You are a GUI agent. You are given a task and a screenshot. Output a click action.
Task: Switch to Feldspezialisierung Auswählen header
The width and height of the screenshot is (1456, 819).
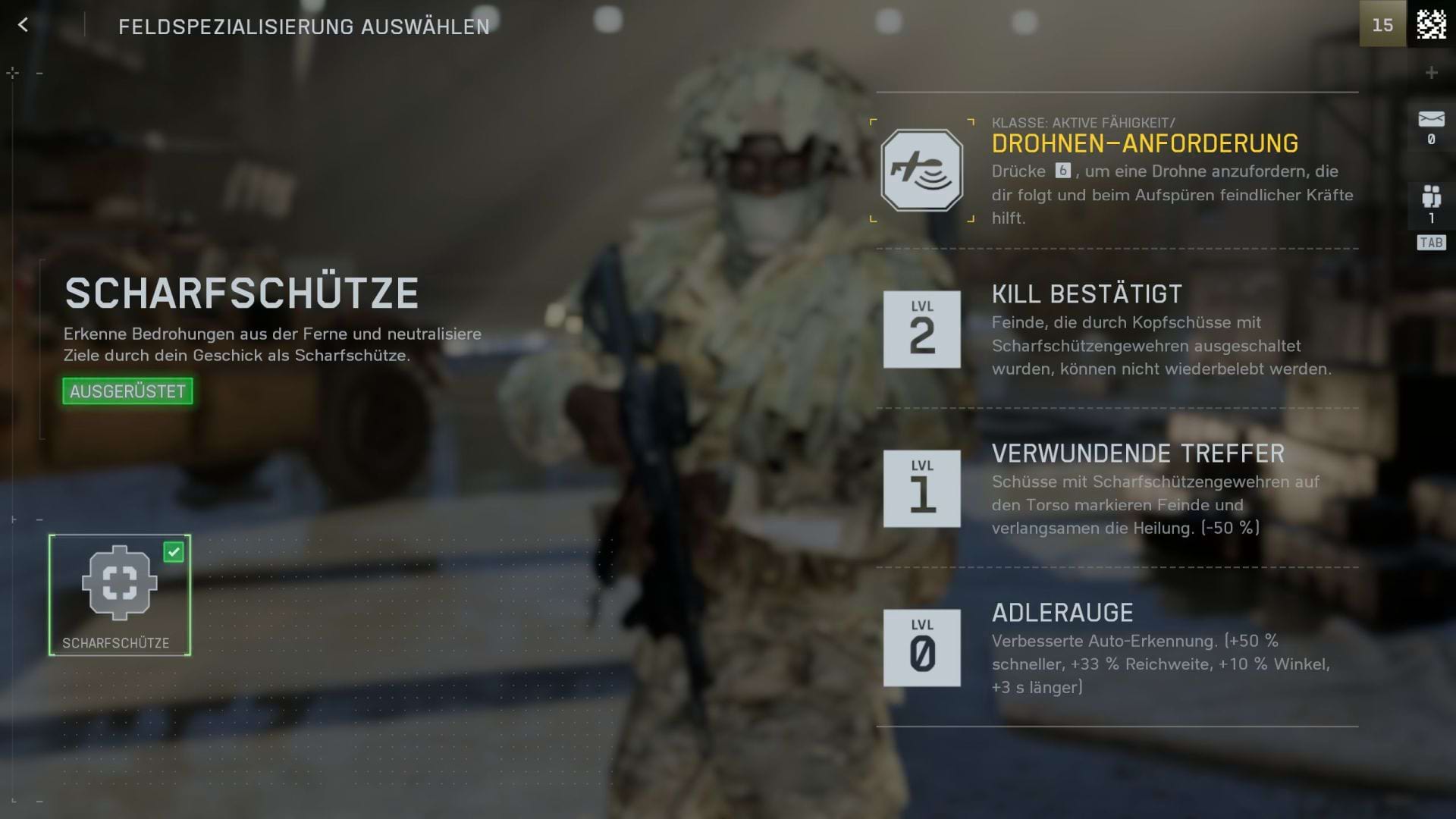click(303, 25)
